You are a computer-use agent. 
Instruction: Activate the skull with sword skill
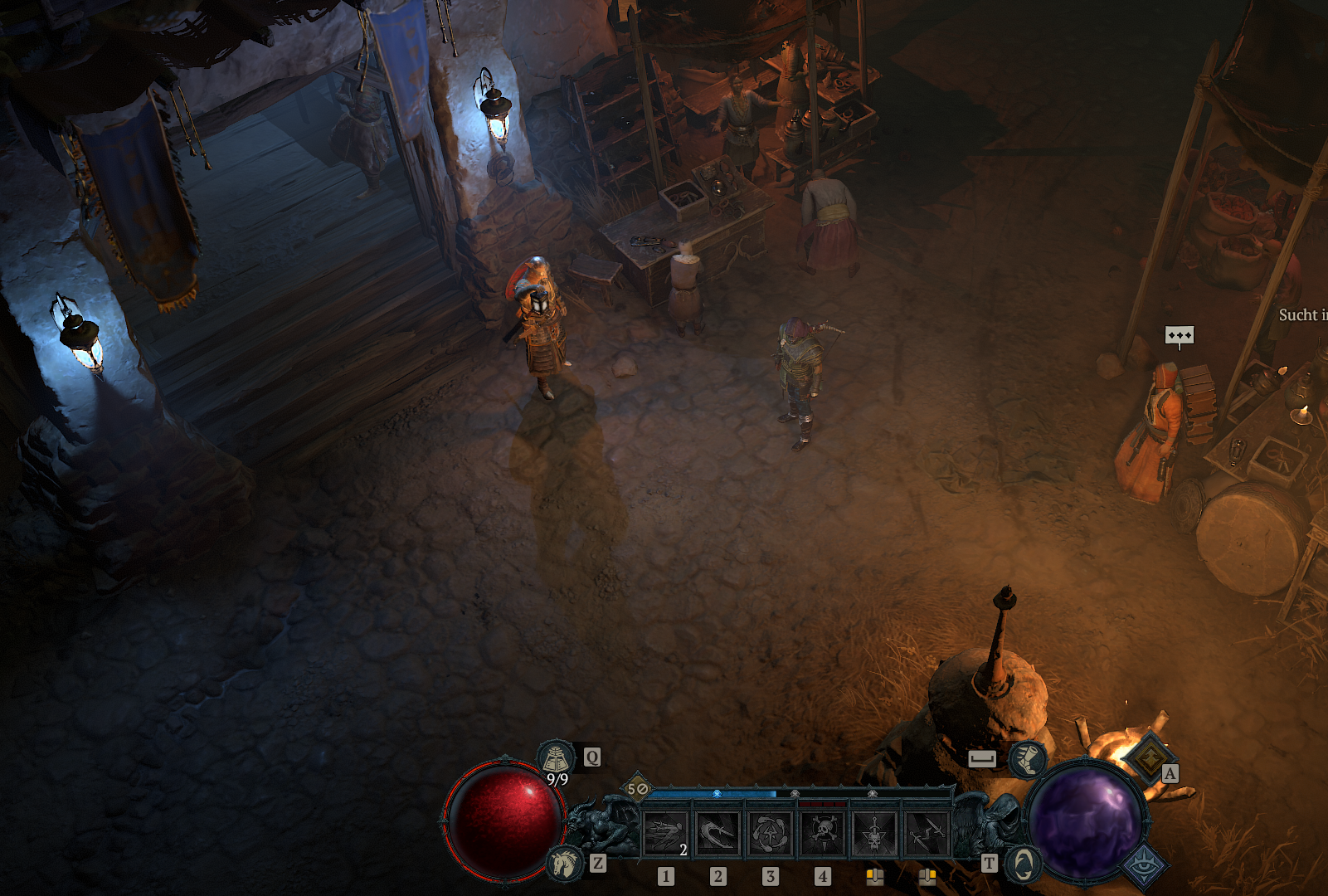pyautogui.click(x=875, y=832)
